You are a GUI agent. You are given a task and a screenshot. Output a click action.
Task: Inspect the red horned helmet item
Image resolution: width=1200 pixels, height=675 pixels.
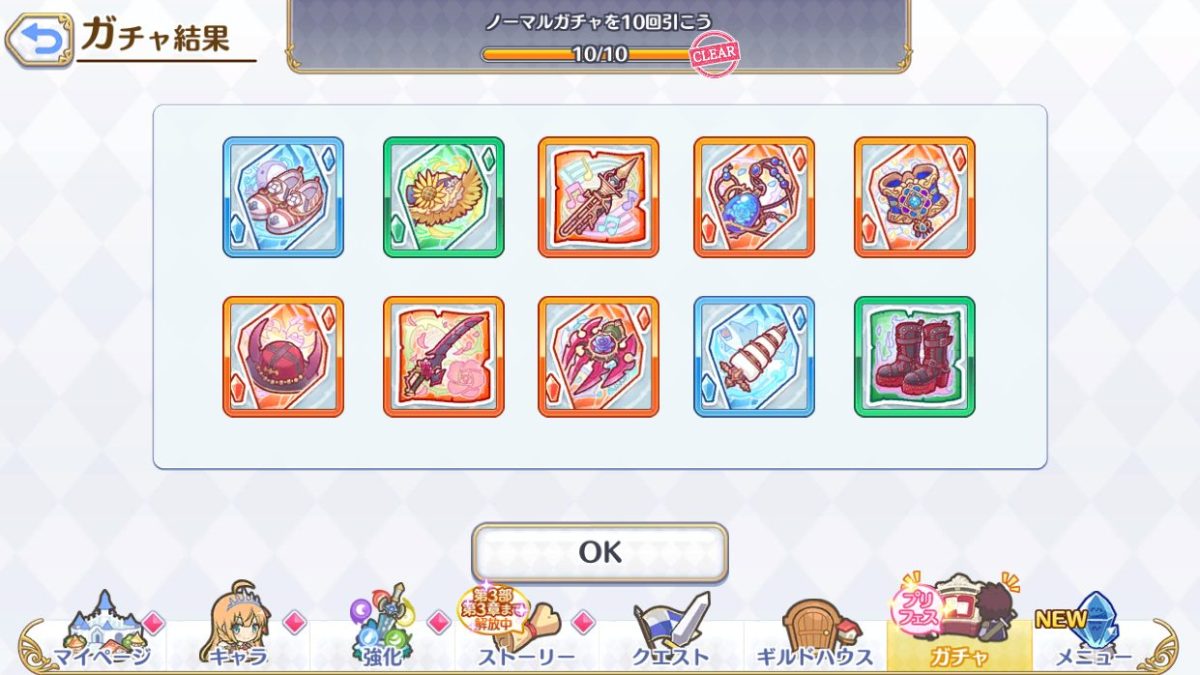point(283,356)
